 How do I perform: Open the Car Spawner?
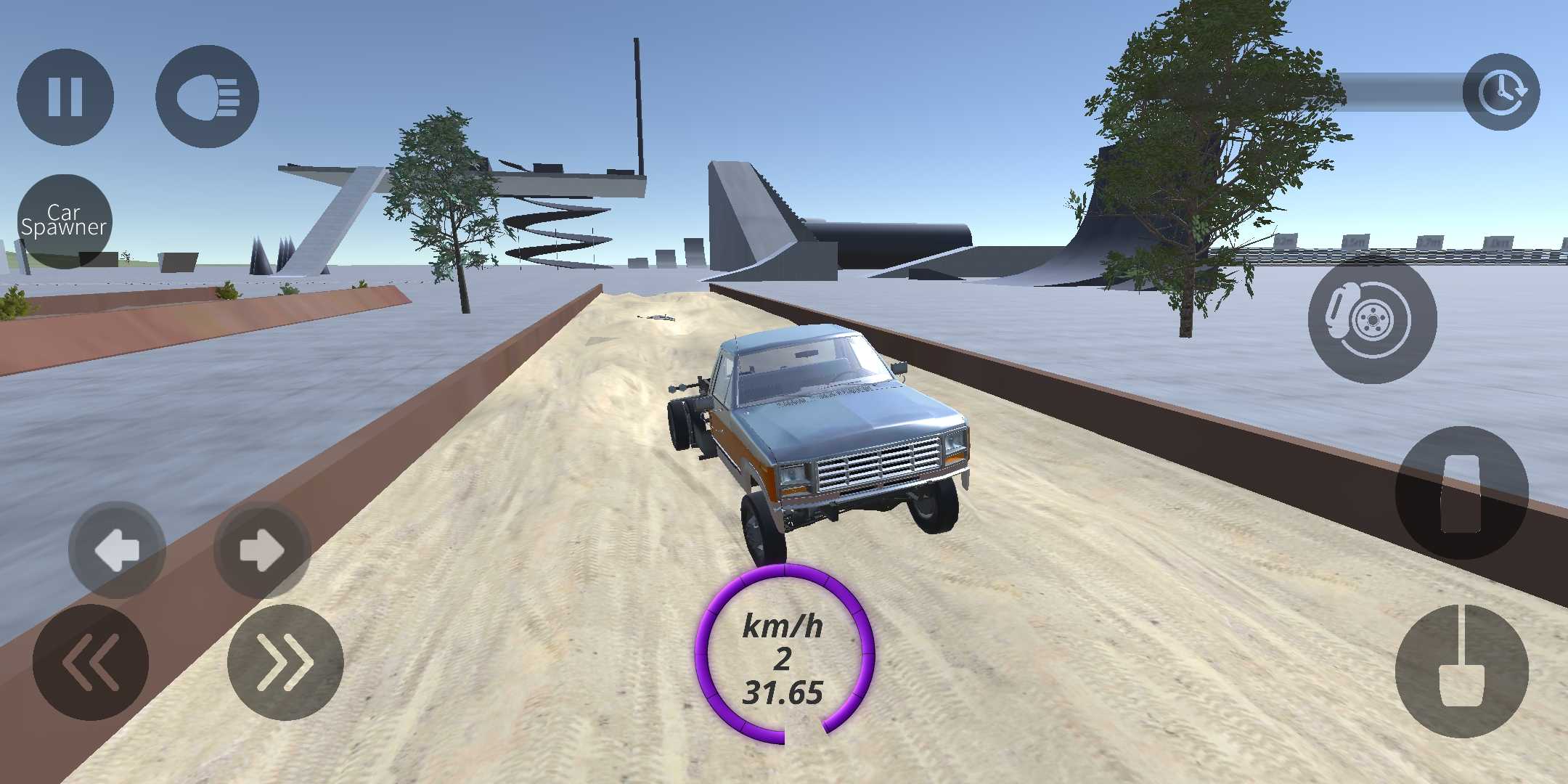coord(65,220)
